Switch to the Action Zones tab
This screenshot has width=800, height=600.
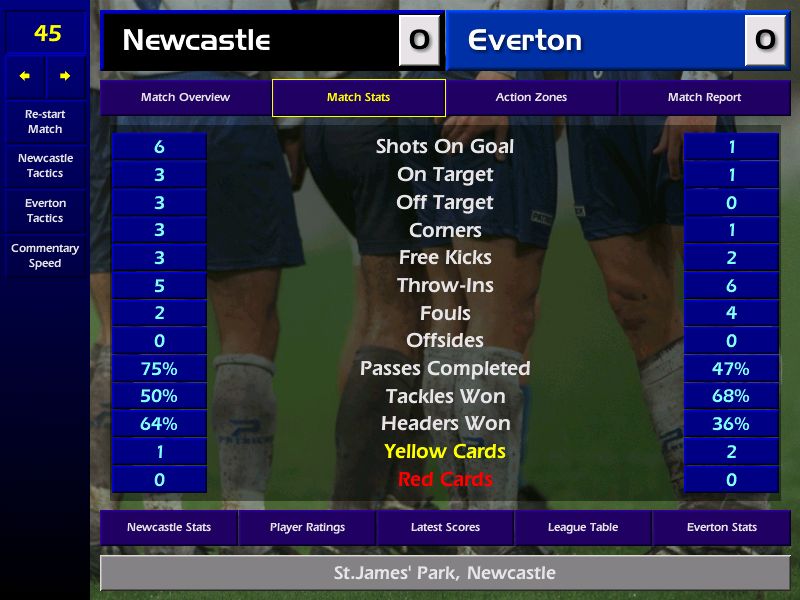tap(531, 98)
